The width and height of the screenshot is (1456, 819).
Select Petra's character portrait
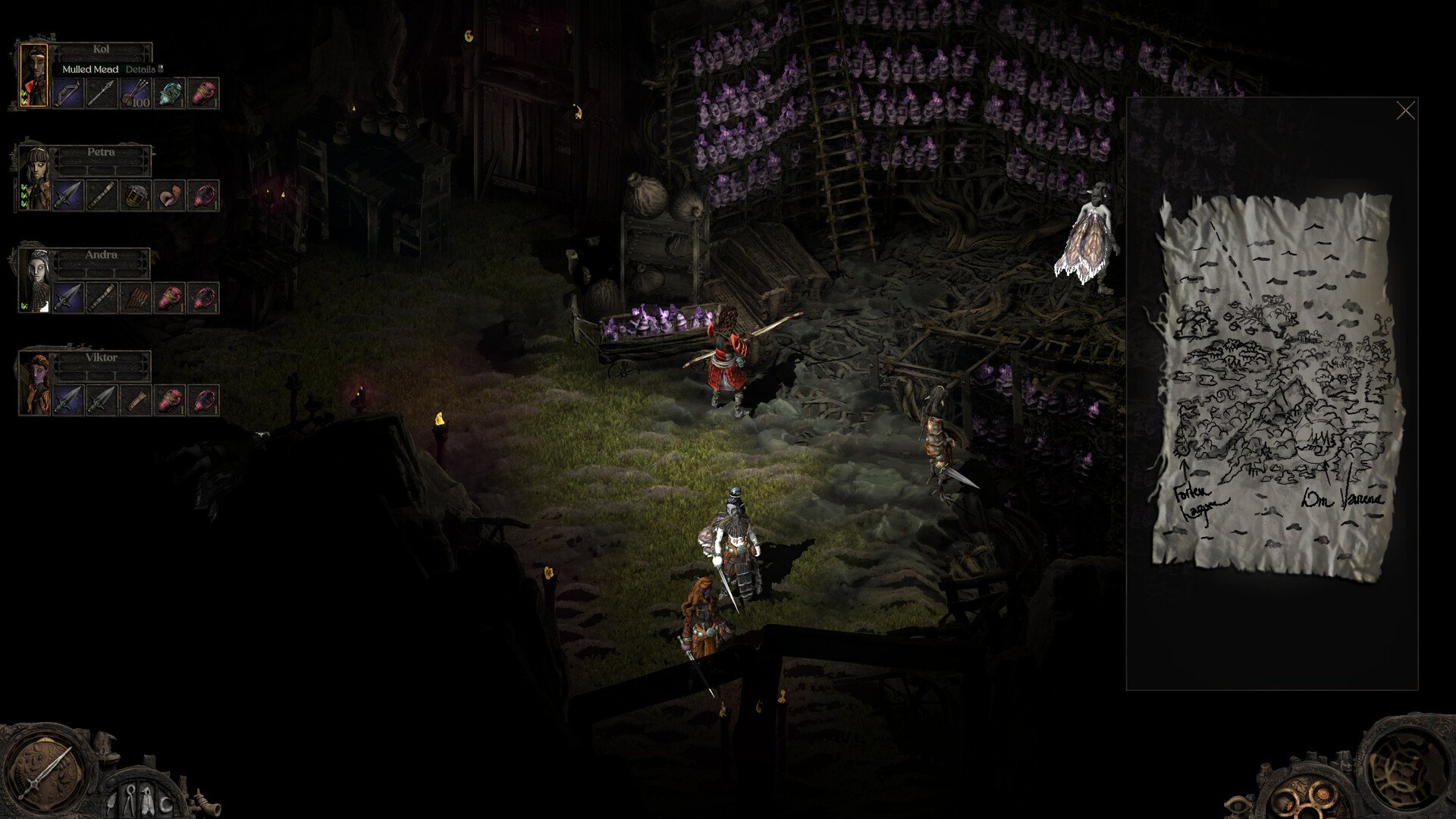pos(34,179)
